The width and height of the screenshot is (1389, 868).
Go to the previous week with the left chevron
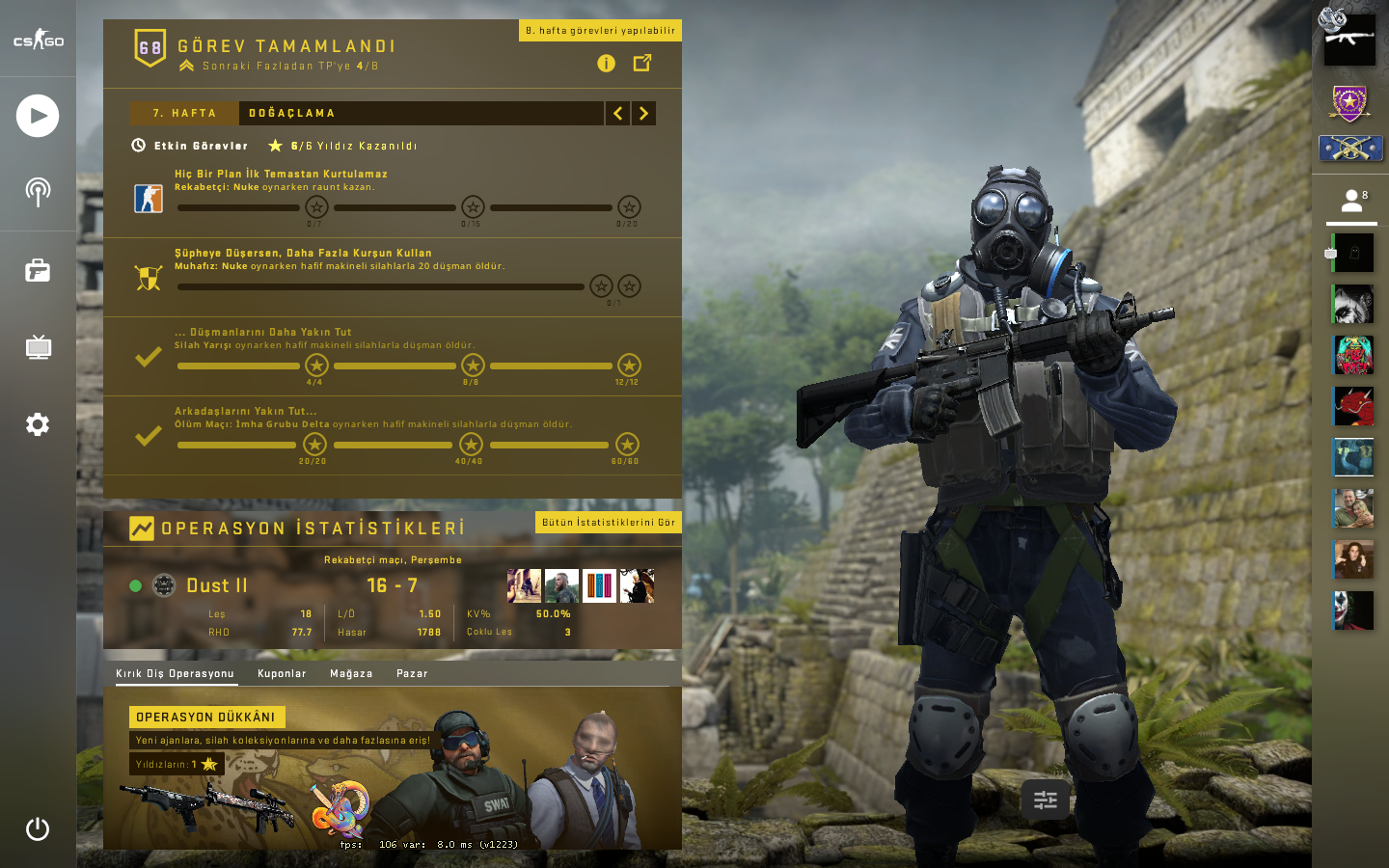[617, 113]
